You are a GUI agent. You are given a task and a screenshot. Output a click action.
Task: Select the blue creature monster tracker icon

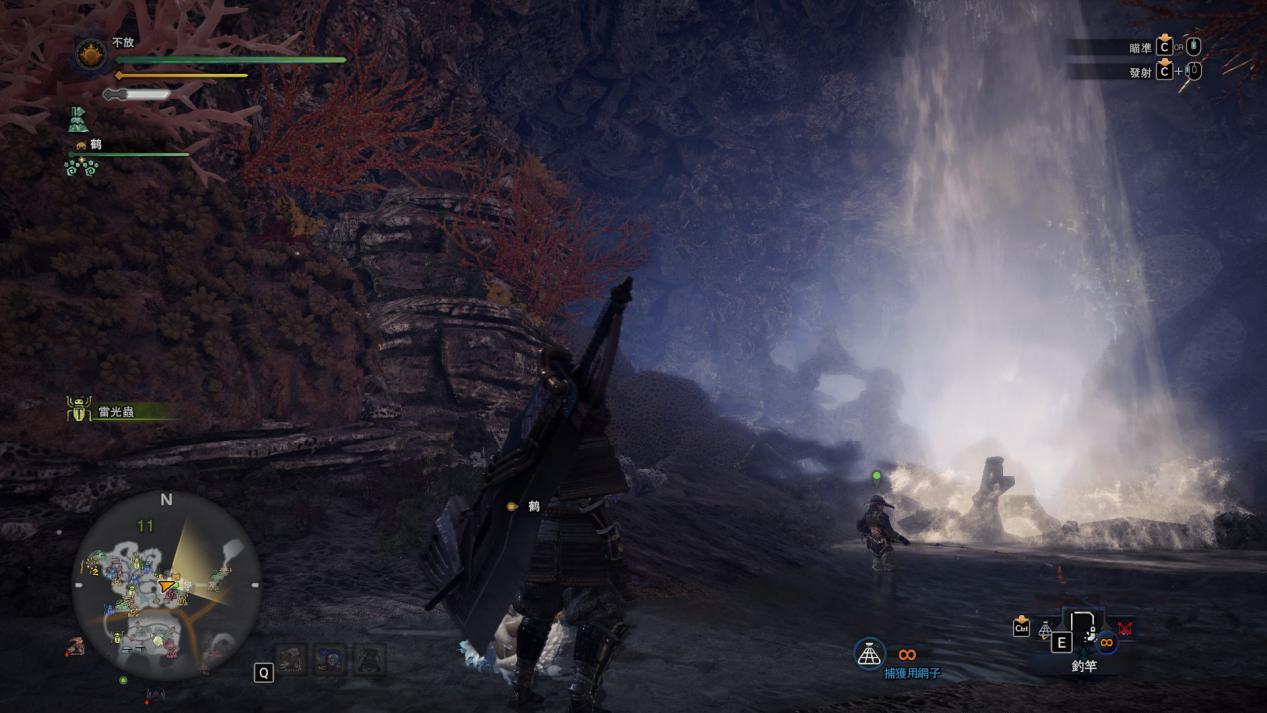[328, 659]
